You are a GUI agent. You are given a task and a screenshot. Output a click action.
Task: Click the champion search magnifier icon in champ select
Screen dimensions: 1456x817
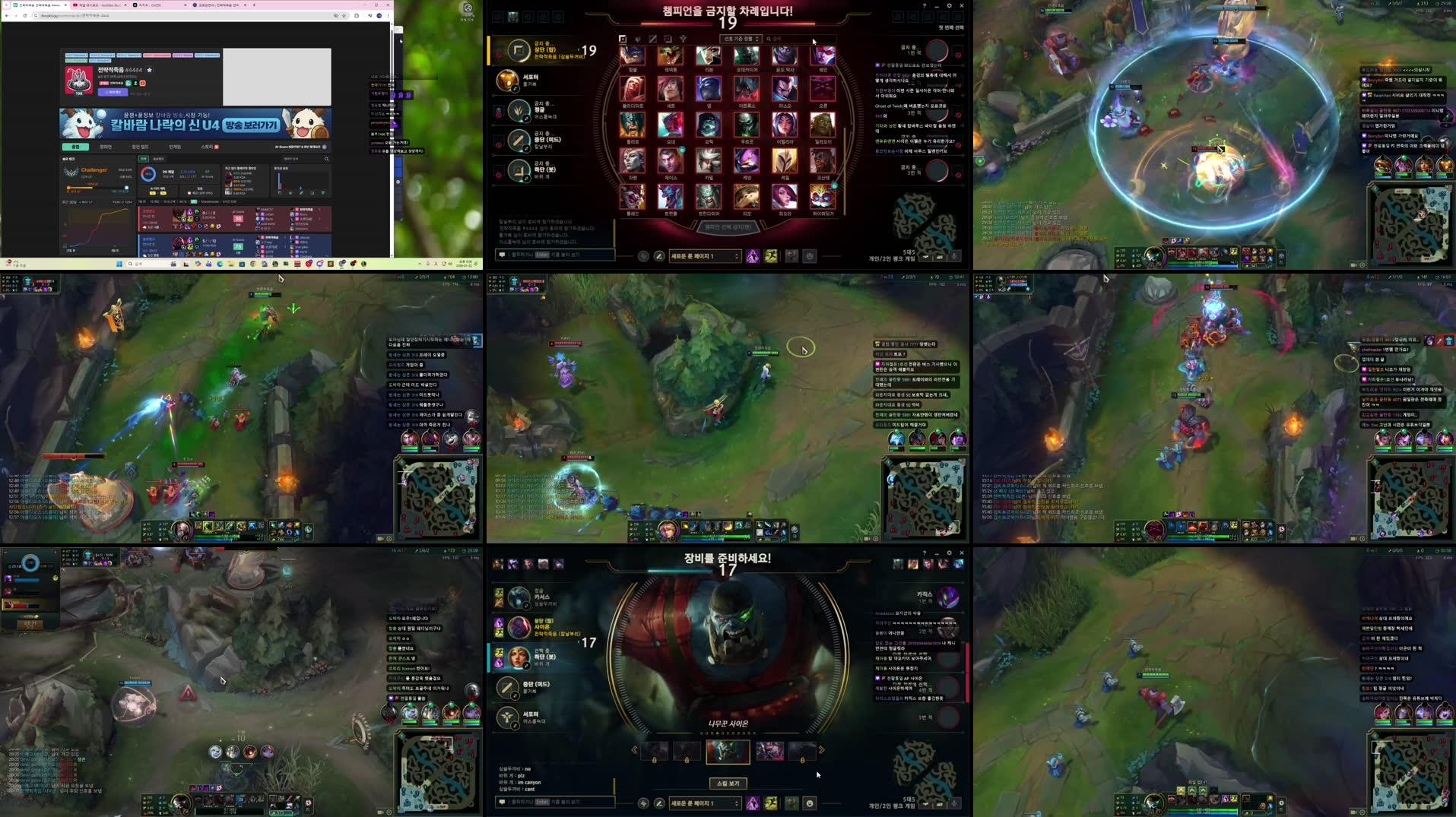tap(769, 39)
